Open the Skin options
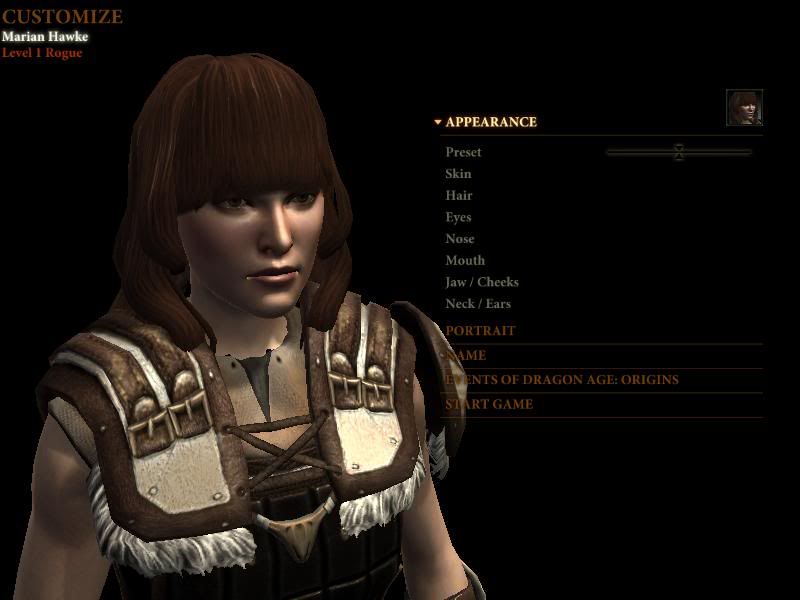This screenshot has width=800, height=600. tap(458, 174)
